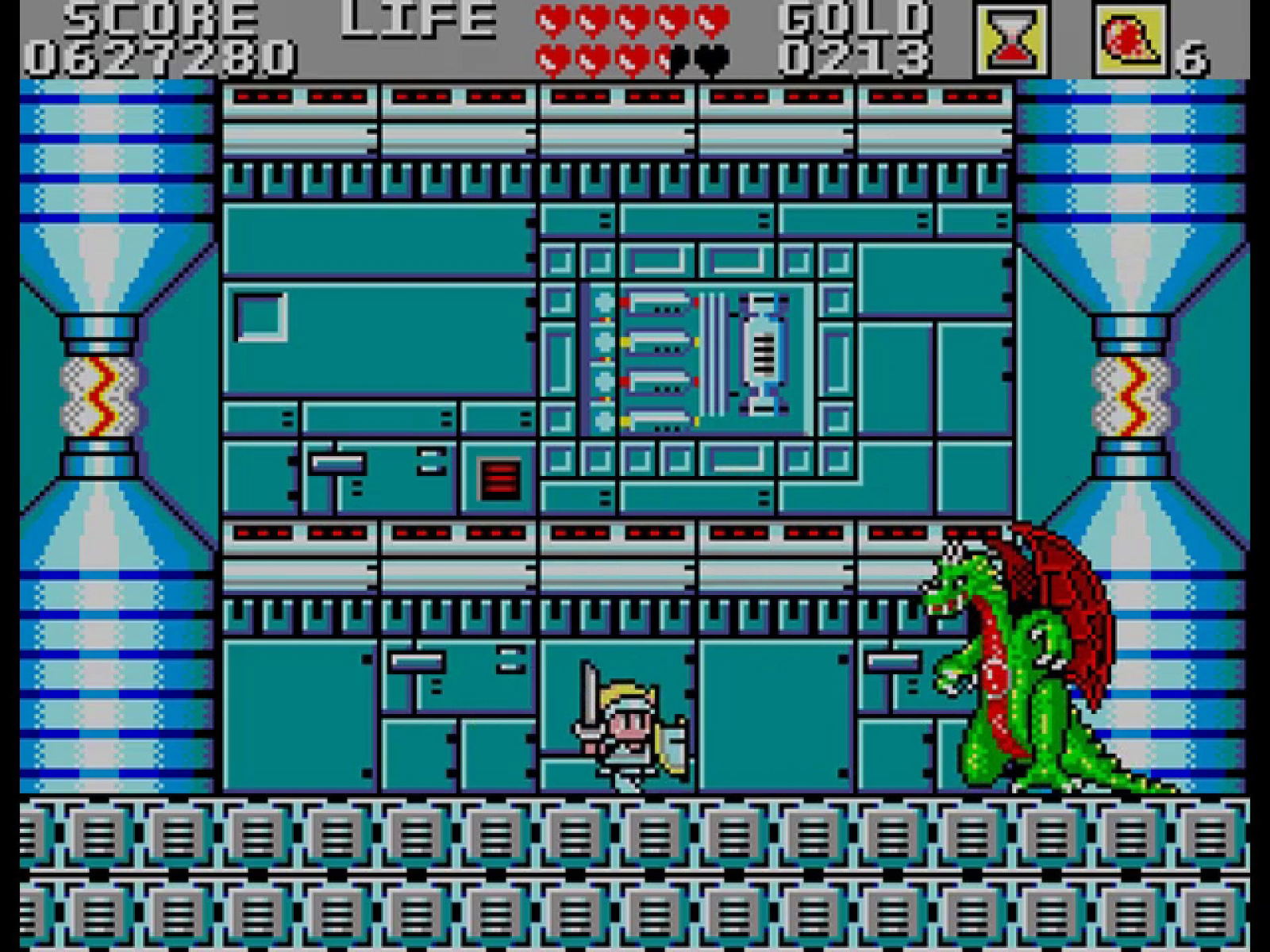Select the GOLD label

pyautogui.click(x=857, y=17)
